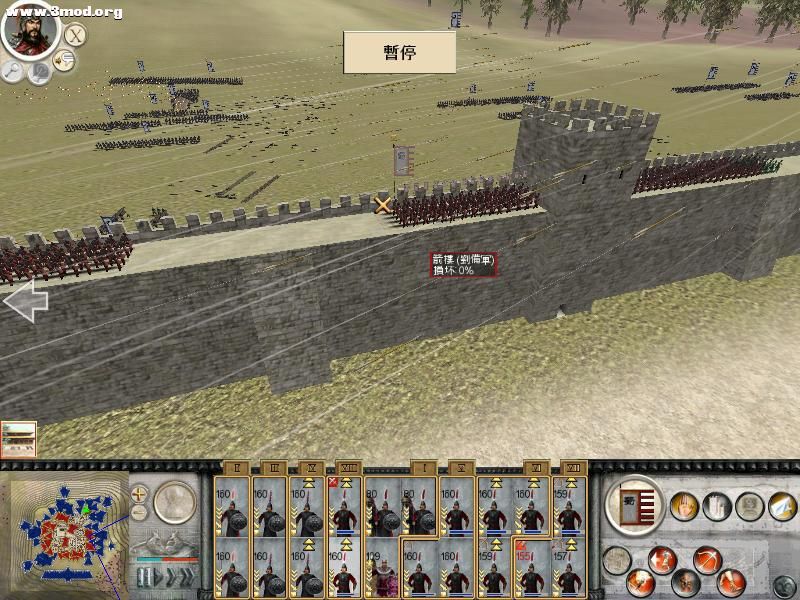Click the halt command raised-hand icon
The height and width of the screenshot is (600, 800).
tap(684, 506)
